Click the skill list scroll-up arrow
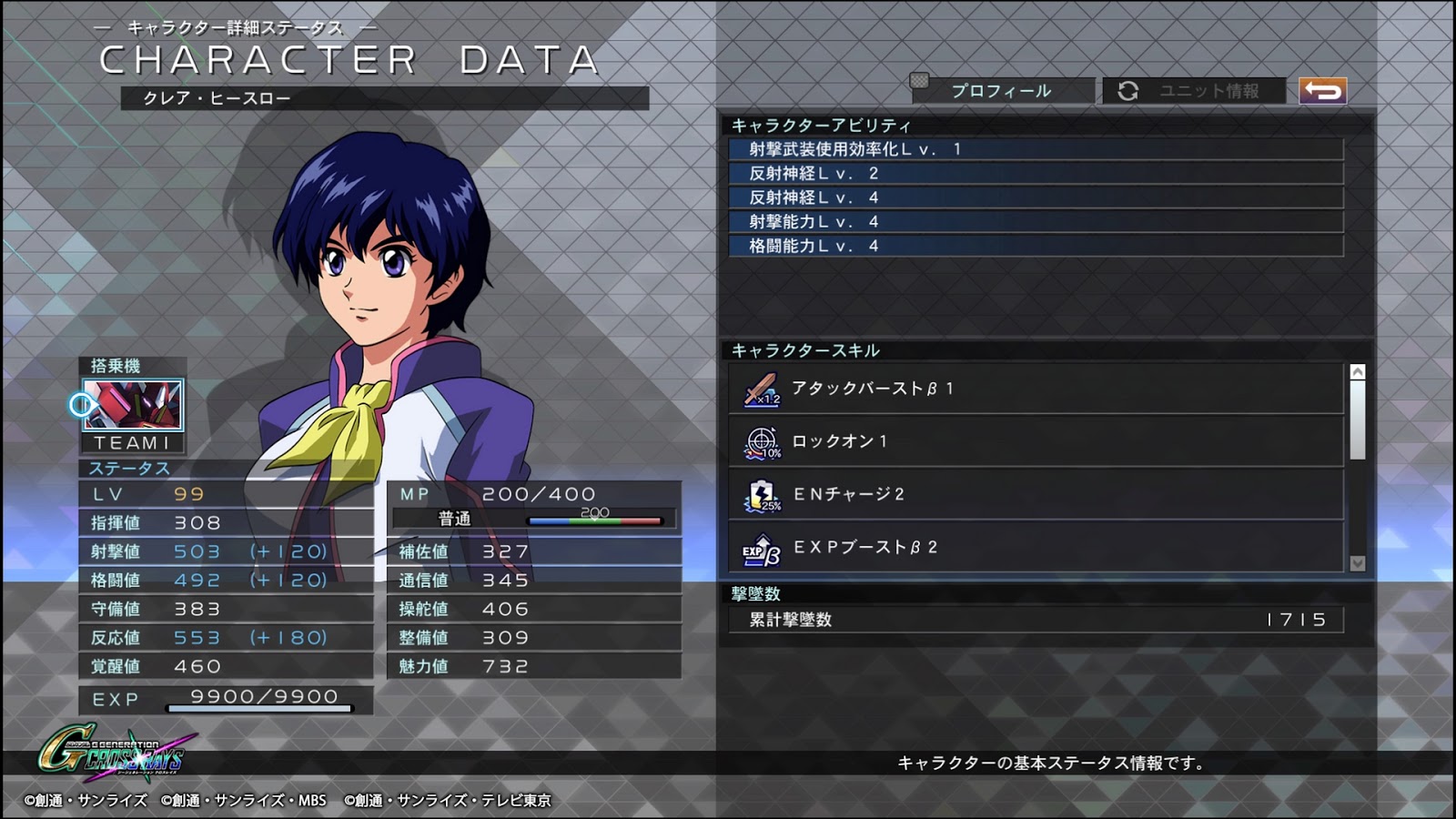This screenshot has height=819, width=1456. (1358, 372)
